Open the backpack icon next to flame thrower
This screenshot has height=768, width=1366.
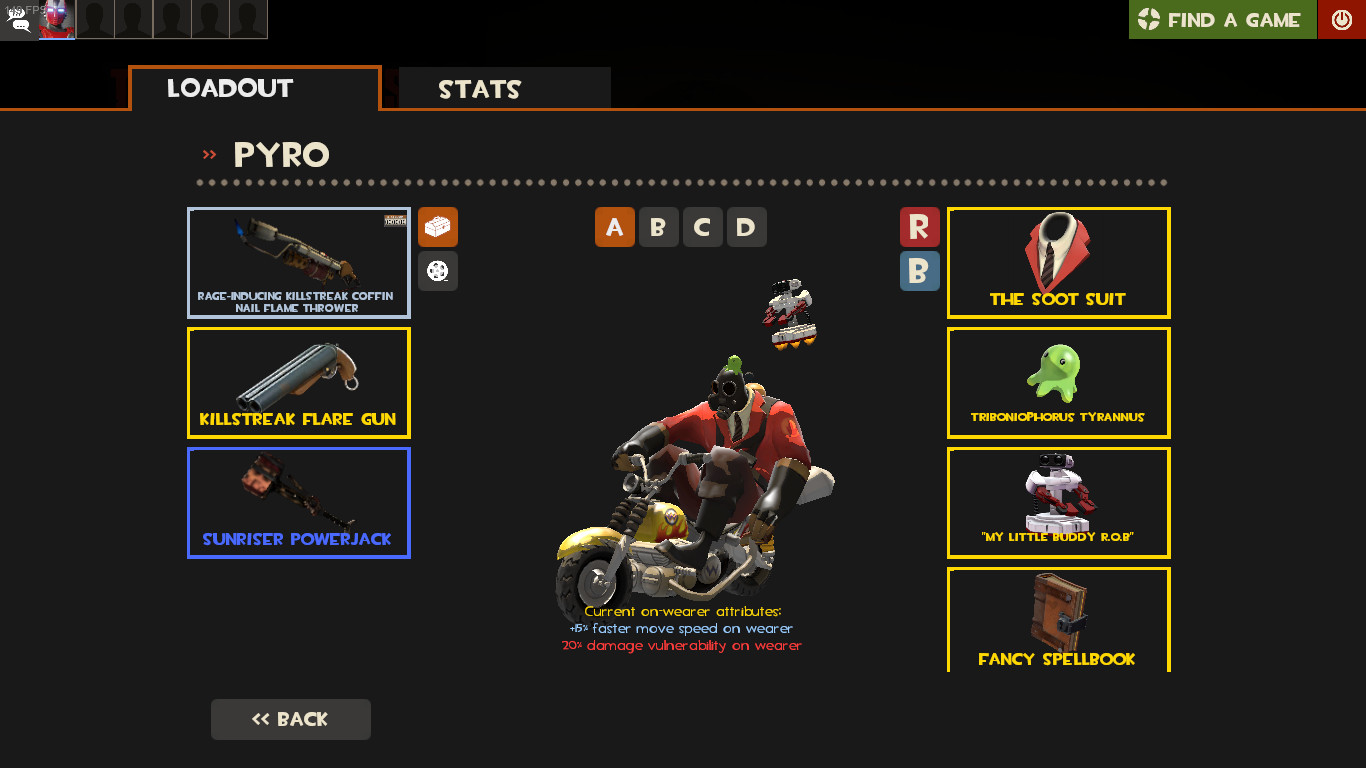438,227
